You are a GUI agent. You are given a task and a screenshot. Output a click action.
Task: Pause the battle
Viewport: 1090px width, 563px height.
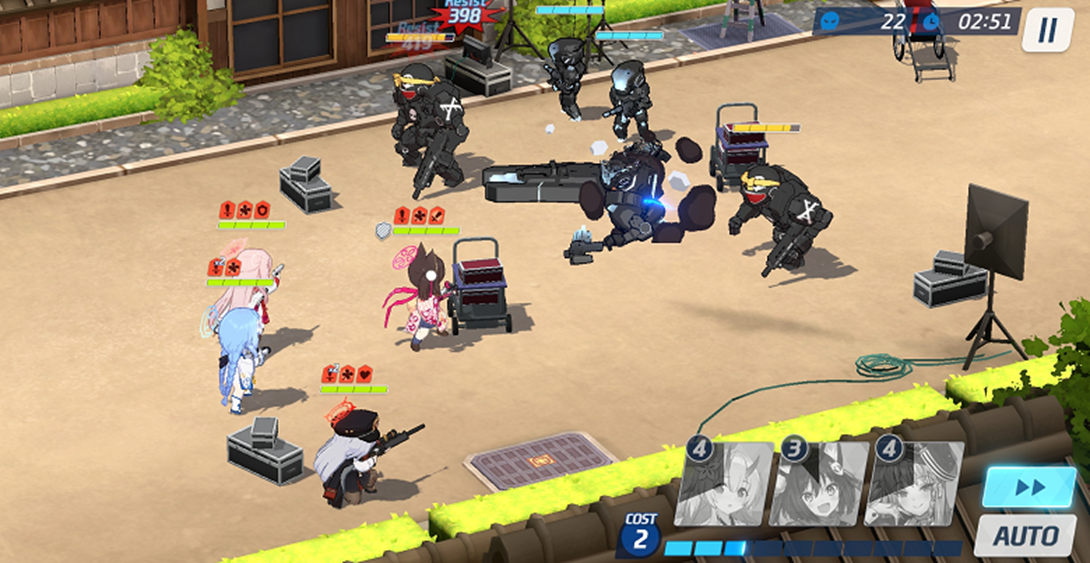(x=1047, y=30)
